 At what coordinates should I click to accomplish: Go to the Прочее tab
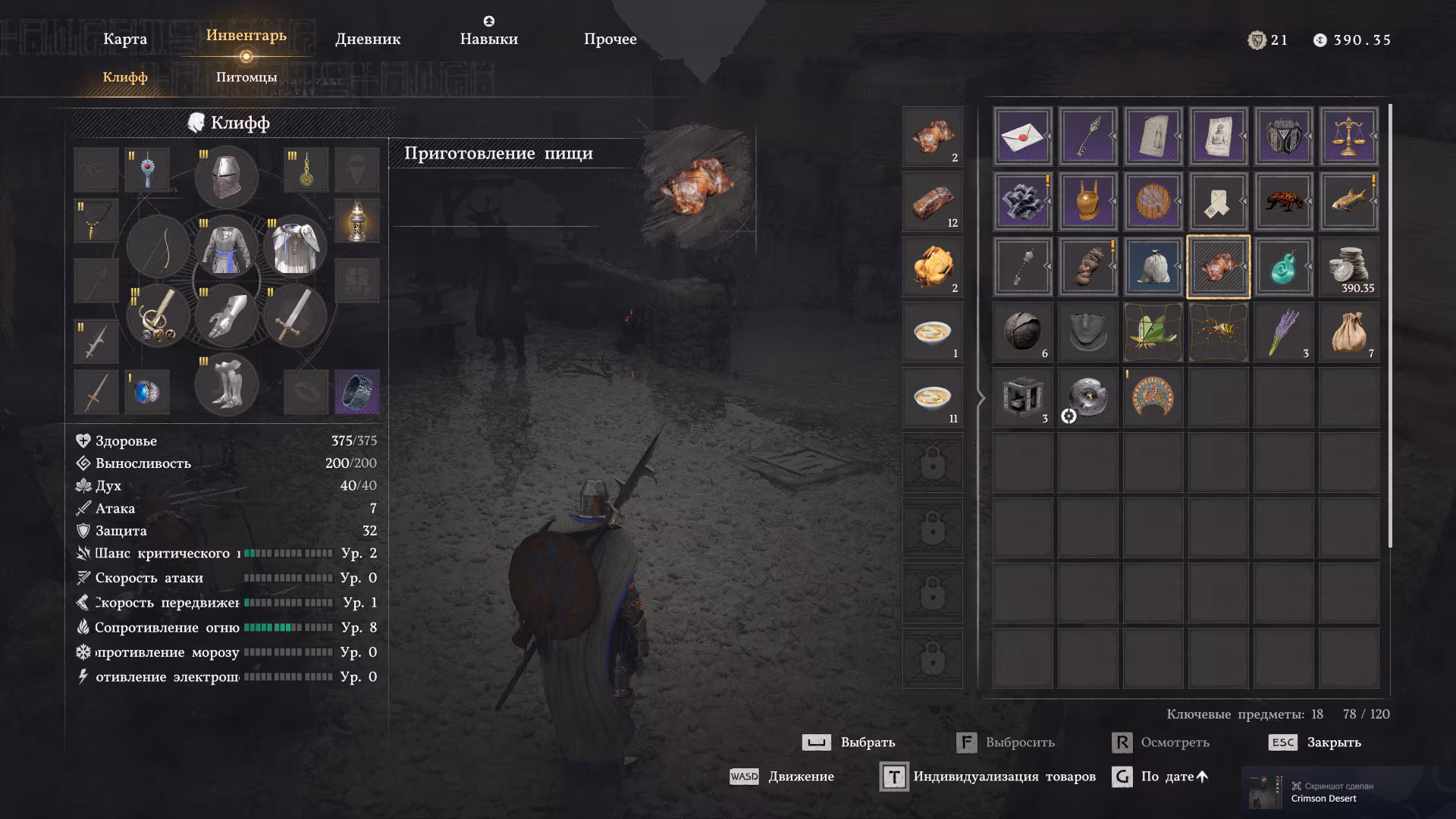pyautogui.click(x=610, y=39)
